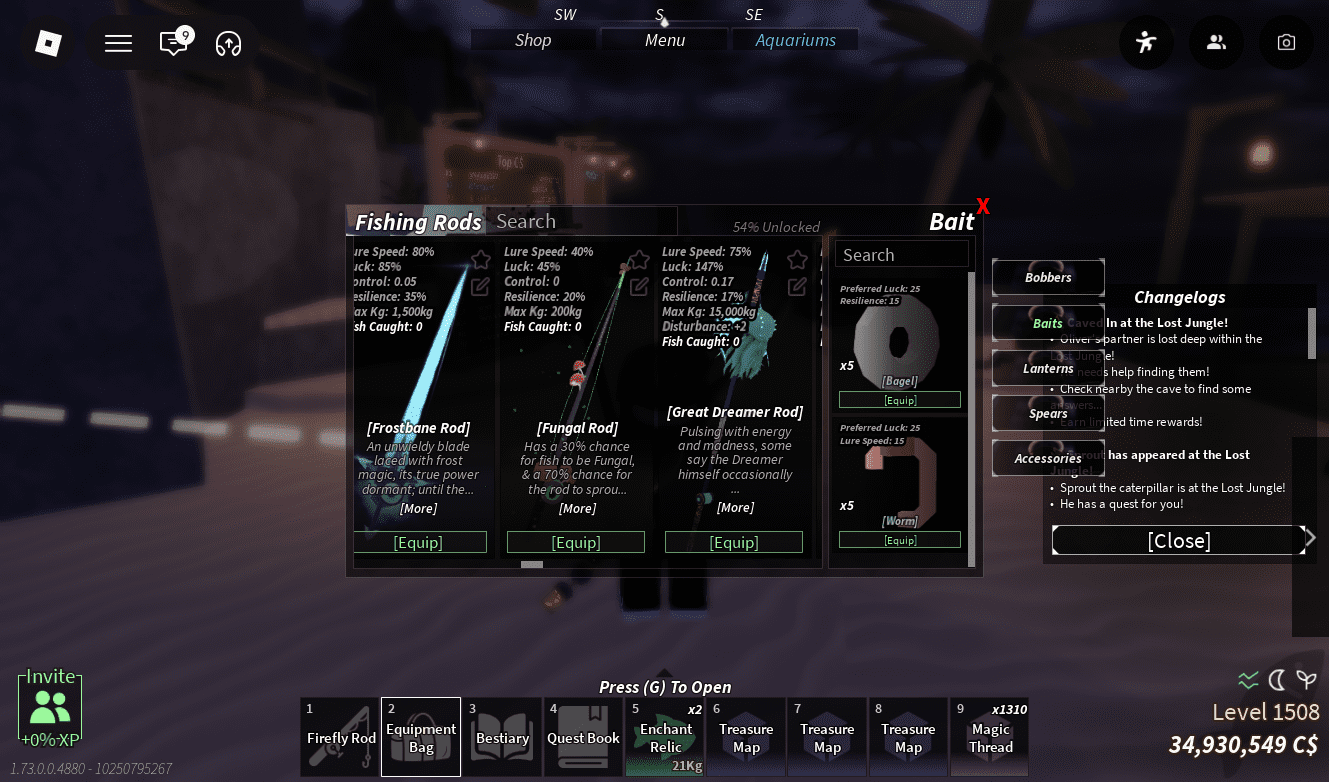Equip the Bagel bait
The width and height of the screenshot is (1329, 782).
[x=899, y=398]
